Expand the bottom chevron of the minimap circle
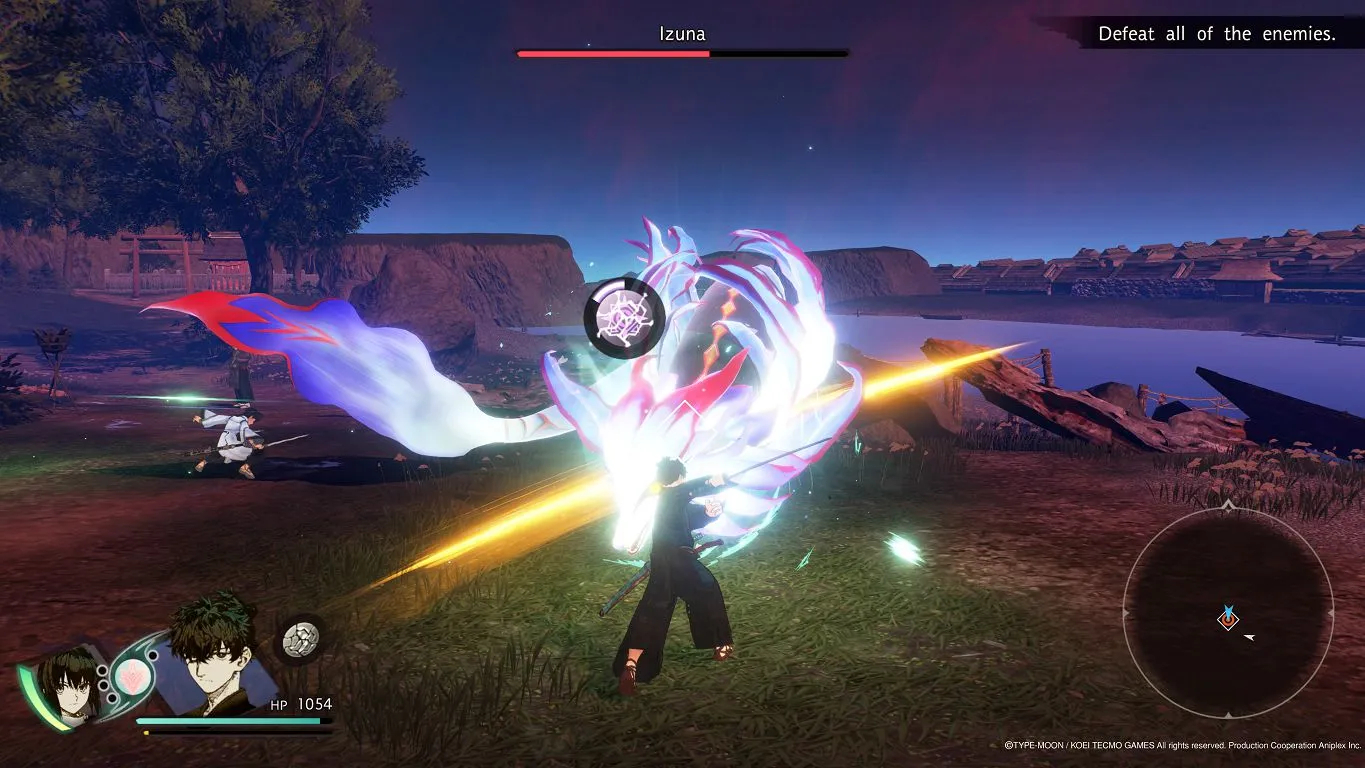Viewport: 1365px width, 768px height. pos(1229,717)
